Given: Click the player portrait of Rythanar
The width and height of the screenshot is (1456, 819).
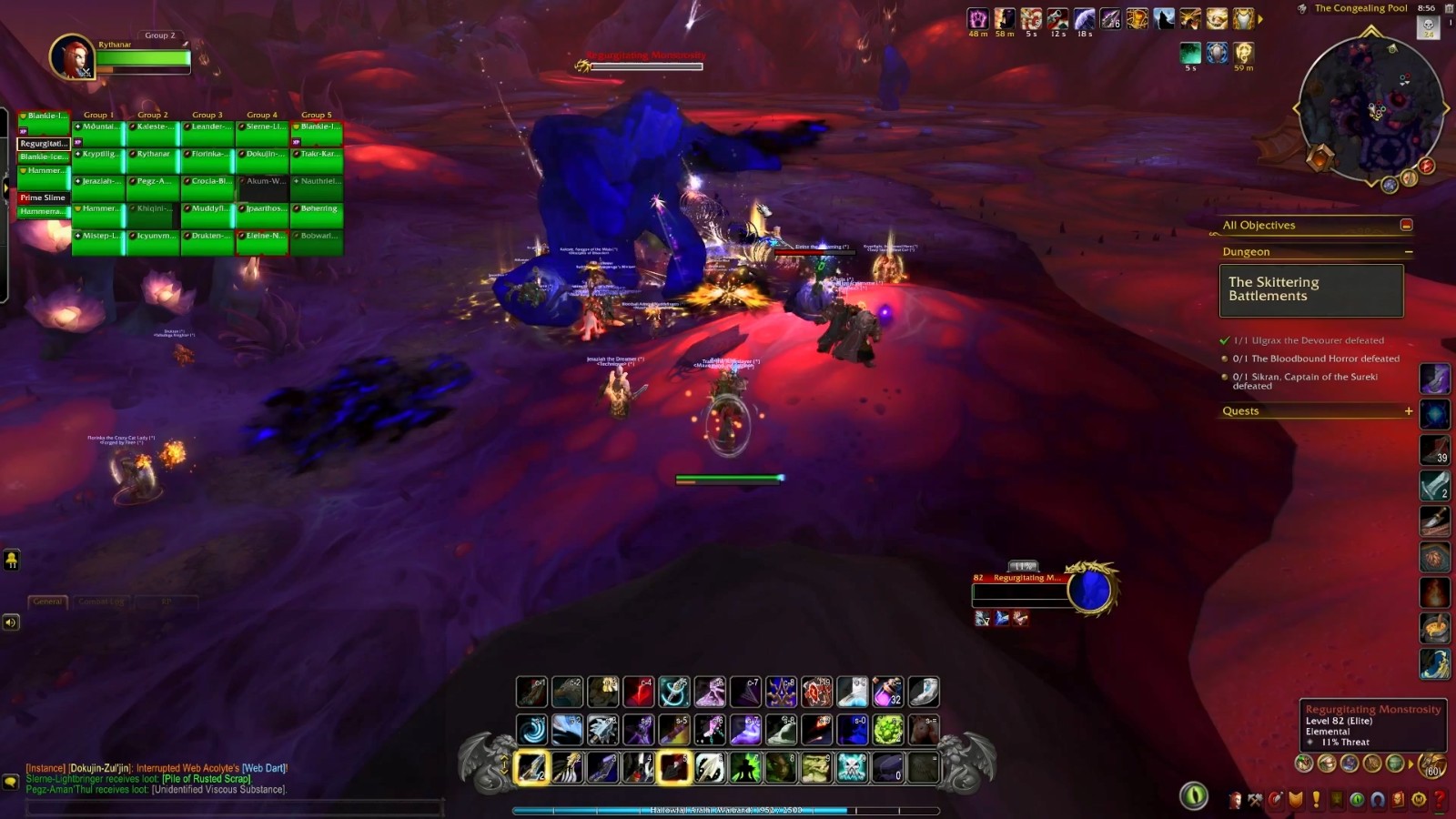Looking at the screenshot, I should [71, 56].
